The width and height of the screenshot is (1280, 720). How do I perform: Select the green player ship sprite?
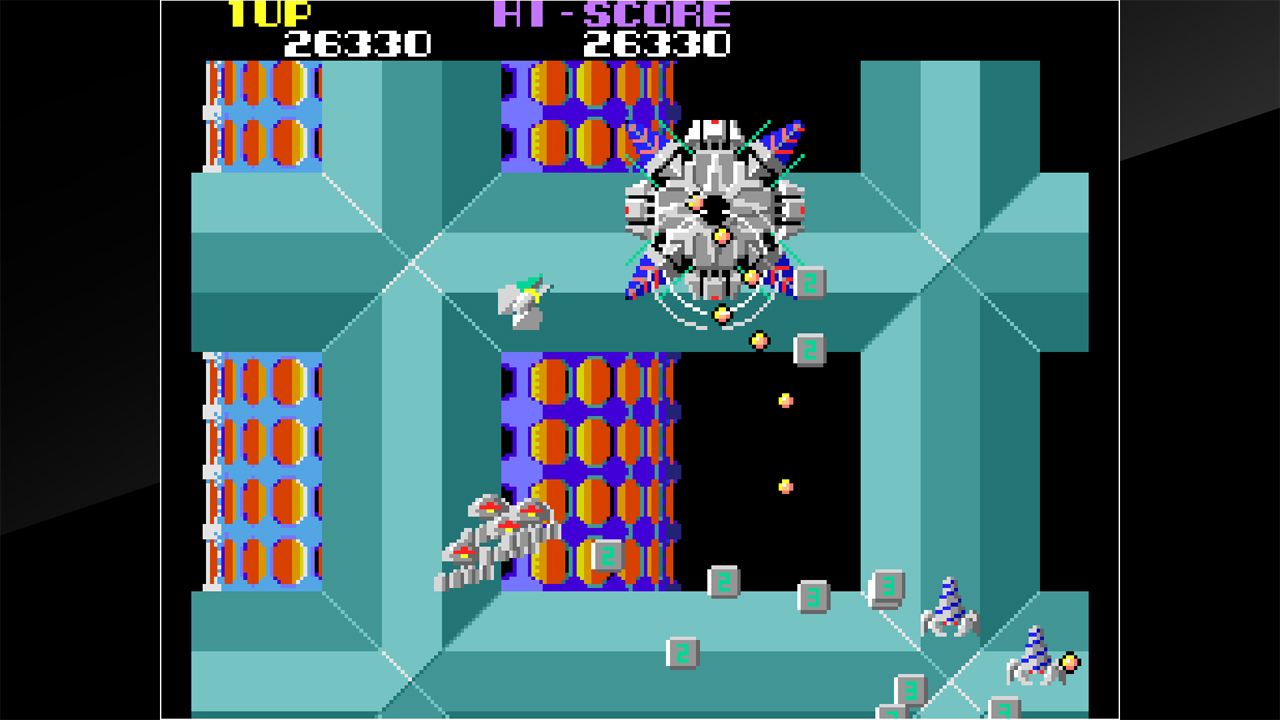[520, 300]
